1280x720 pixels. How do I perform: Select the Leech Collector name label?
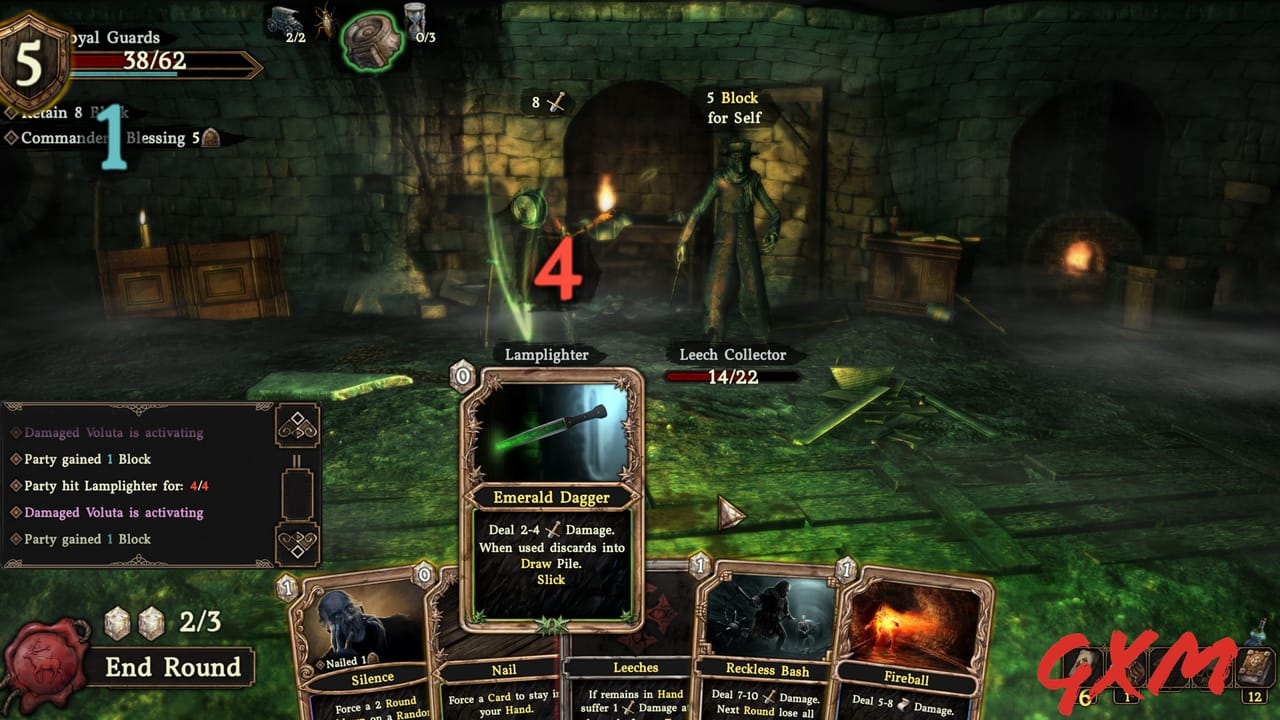(x=733, y=355)
